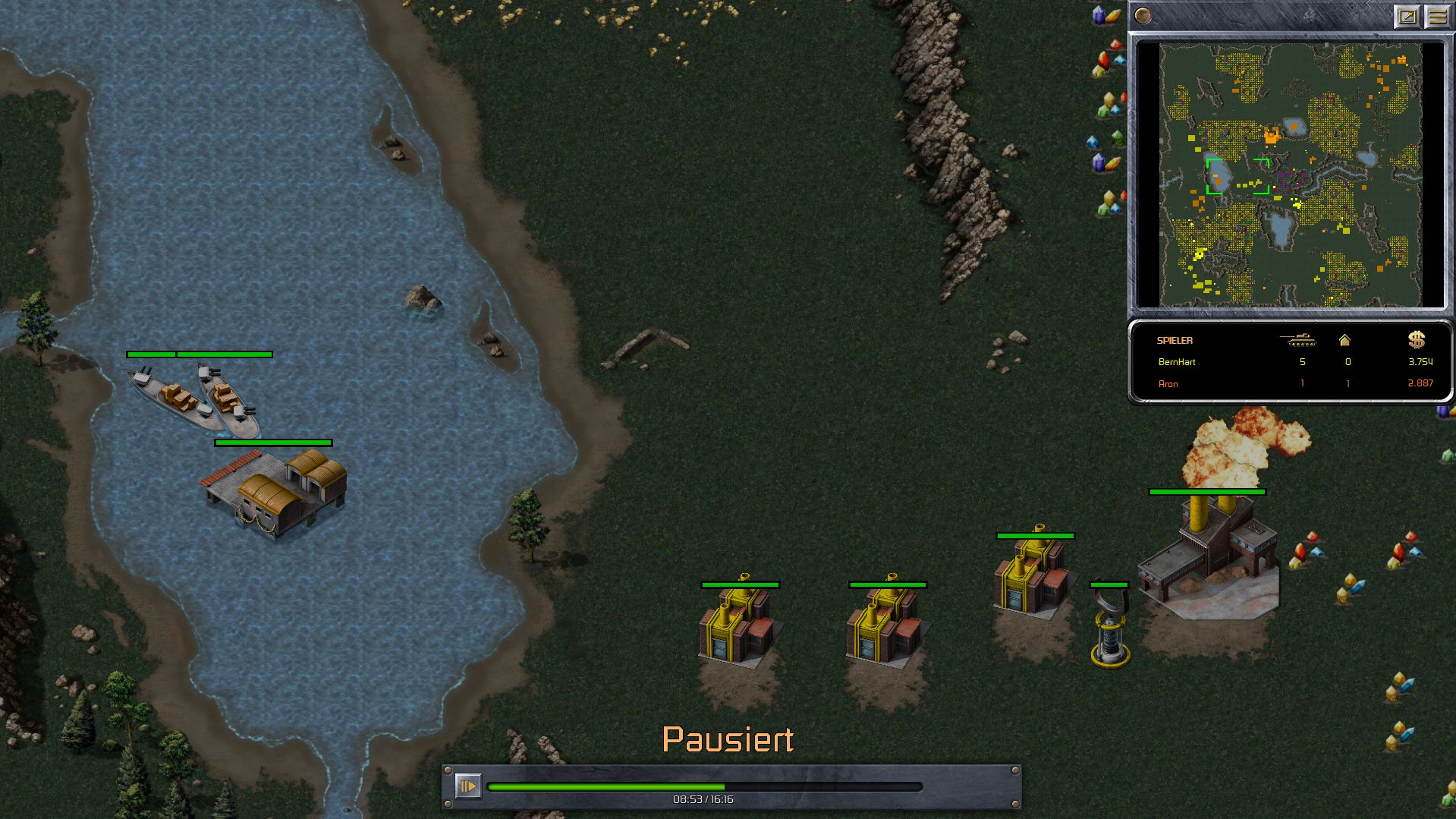Click the round bronze button on the top bar
Screen dimensions: 1456x819
point(1143,16)
